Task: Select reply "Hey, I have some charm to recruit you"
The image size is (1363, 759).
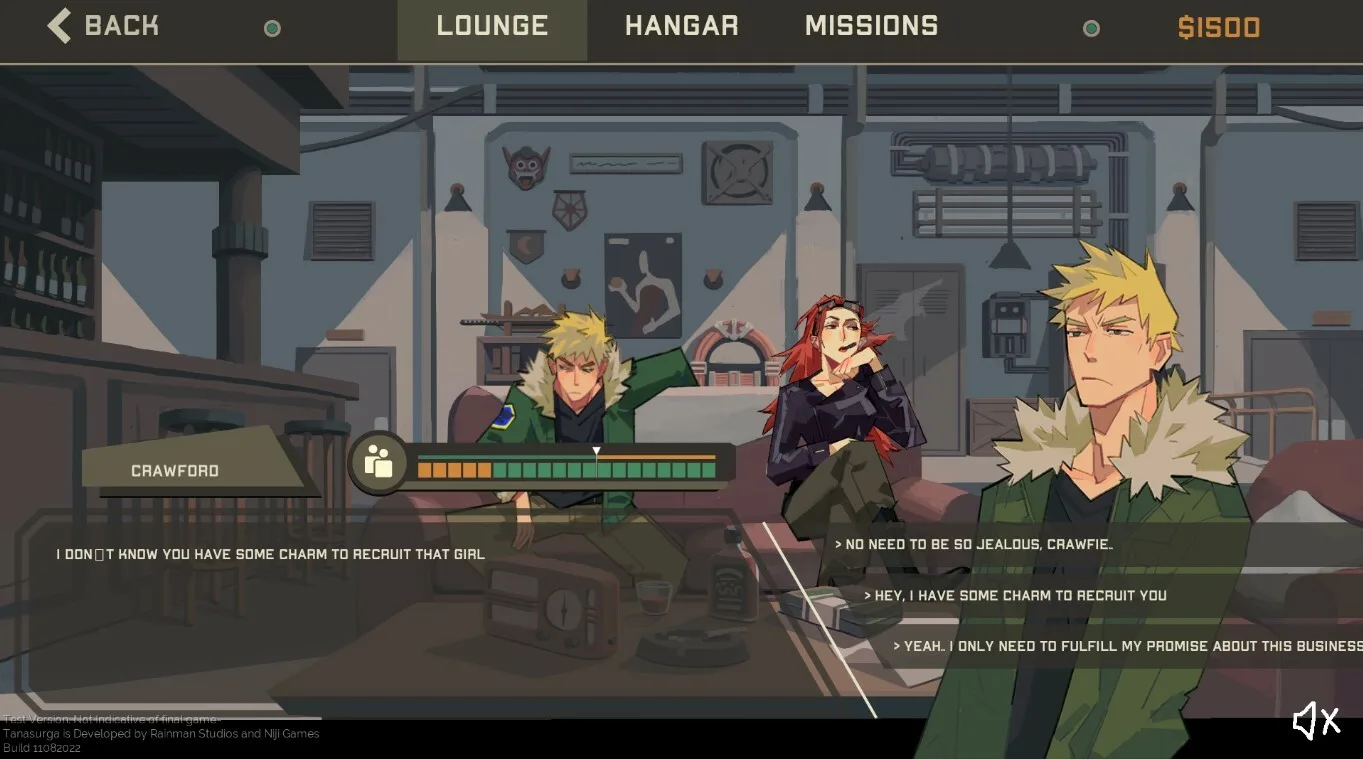Action: tap(1015, 595)
